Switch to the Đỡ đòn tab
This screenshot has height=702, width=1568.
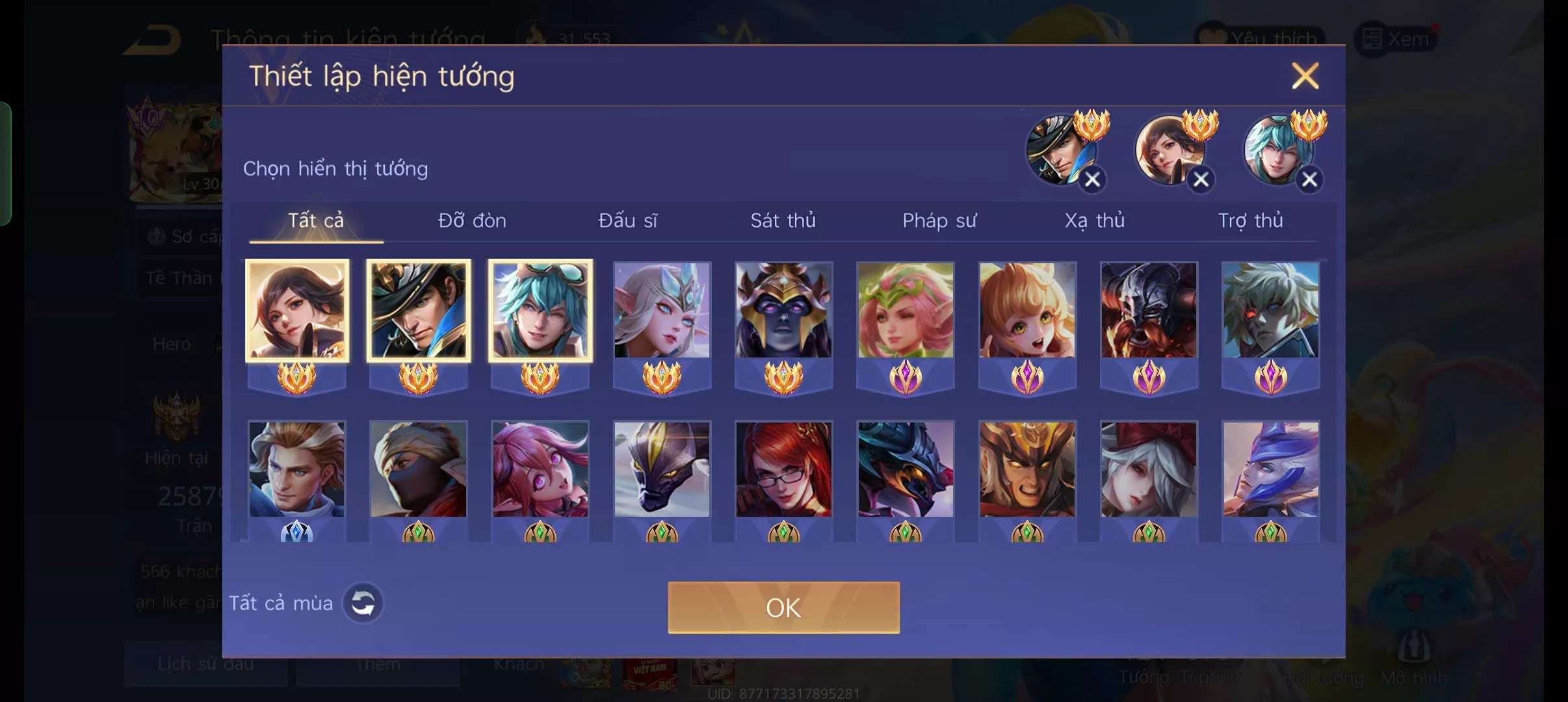[x=472, y=221]
